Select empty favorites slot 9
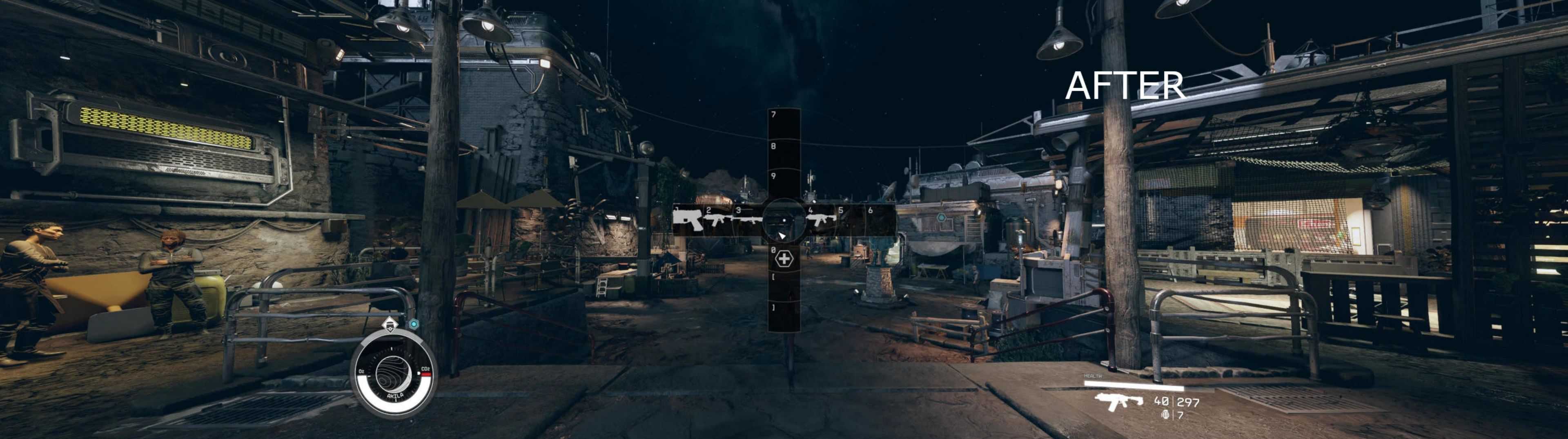Screen dimensions: 1568x439 (784, 184)
